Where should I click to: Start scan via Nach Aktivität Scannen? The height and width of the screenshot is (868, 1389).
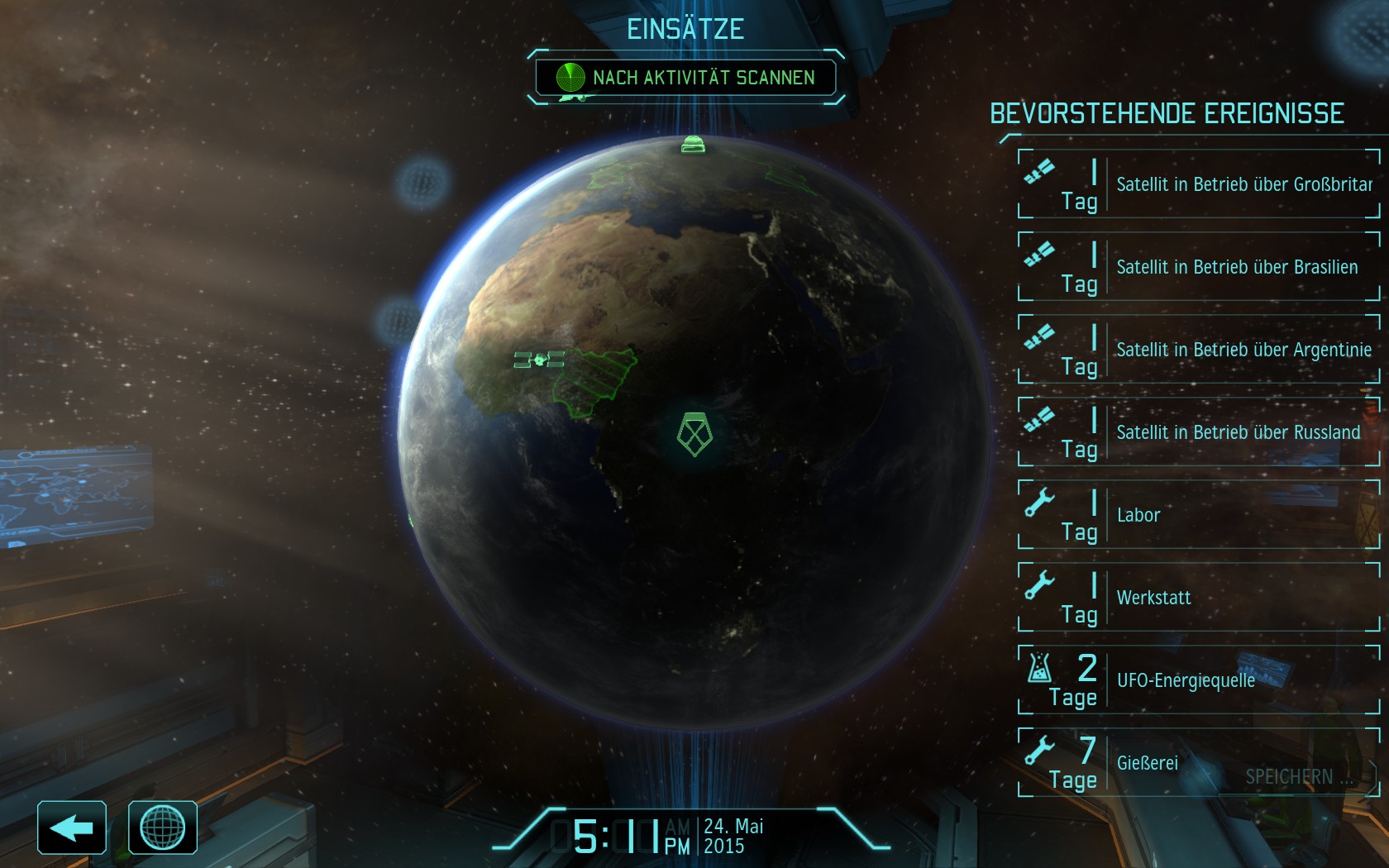685,78
